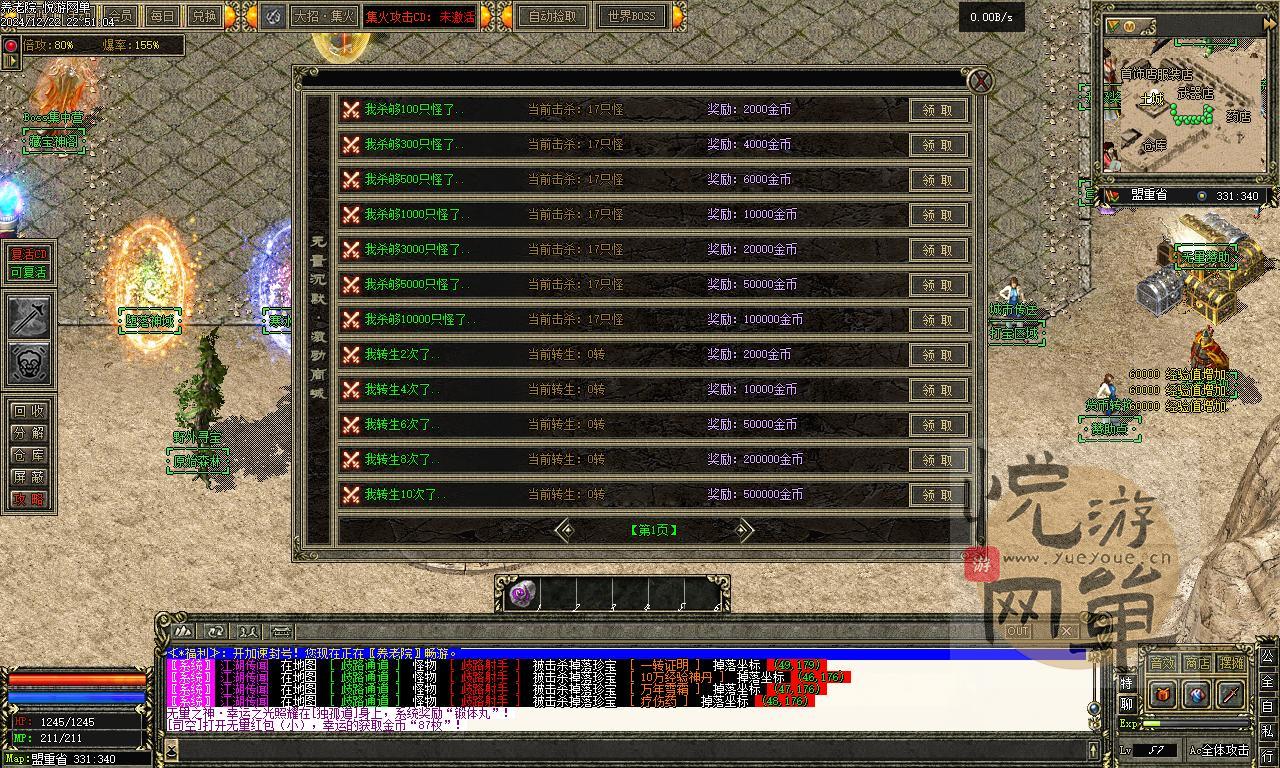Claim the kill 10000 monsters reward

point(938,320)
